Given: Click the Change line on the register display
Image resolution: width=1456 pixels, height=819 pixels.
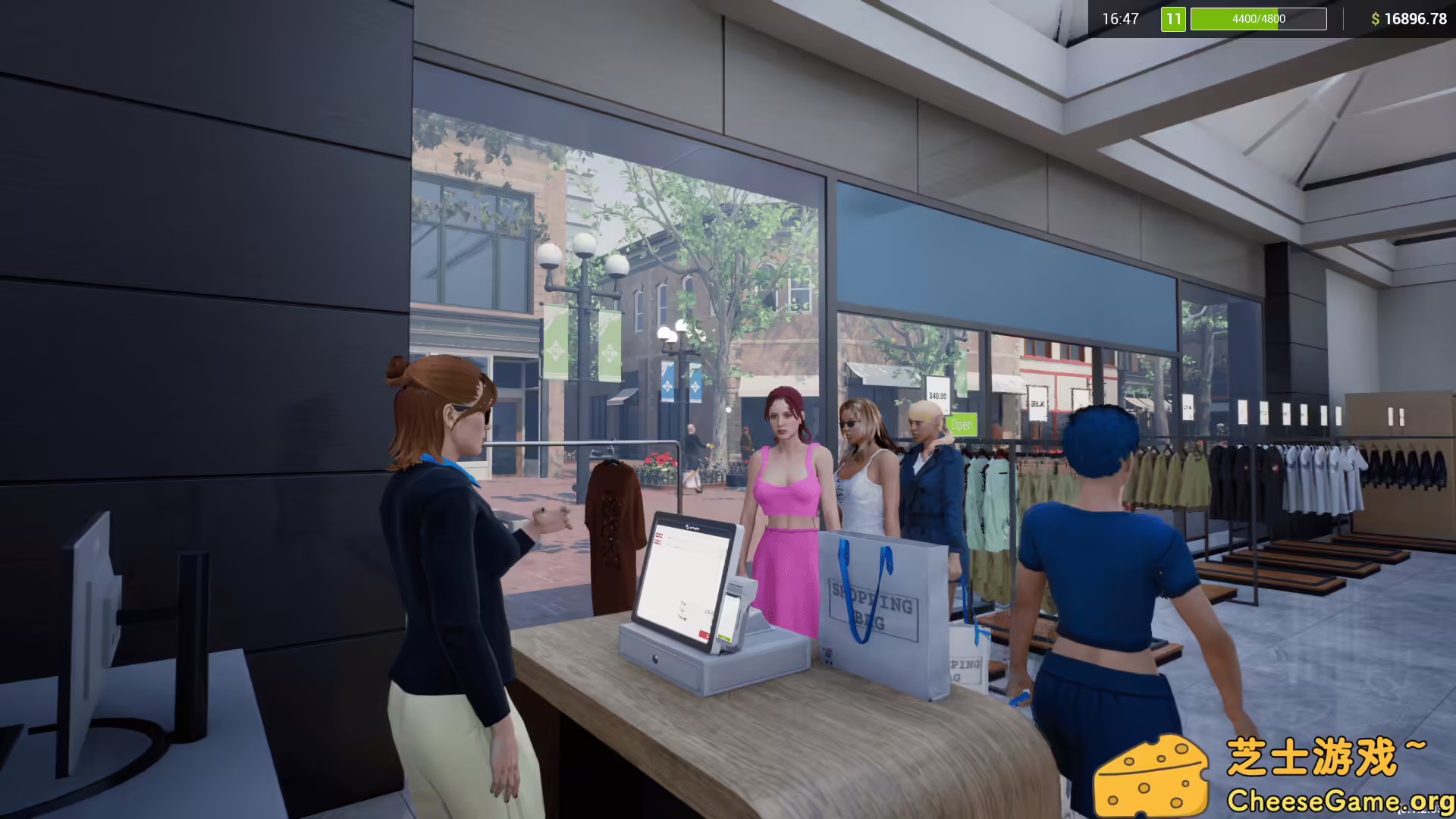Looking at the screenshot, I should click(682, 617).
